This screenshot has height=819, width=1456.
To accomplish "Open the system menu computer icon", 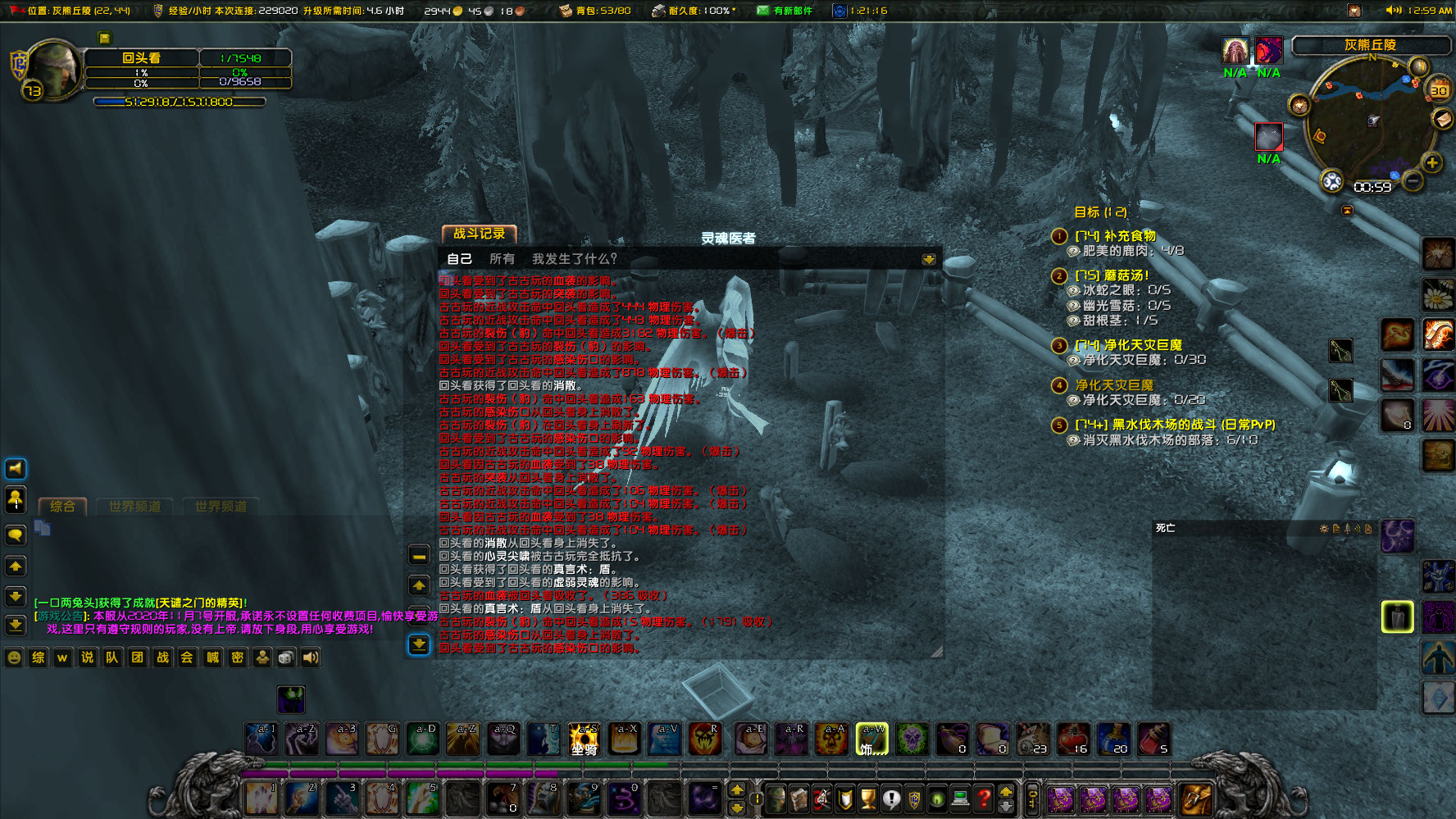I will point(959,799).
